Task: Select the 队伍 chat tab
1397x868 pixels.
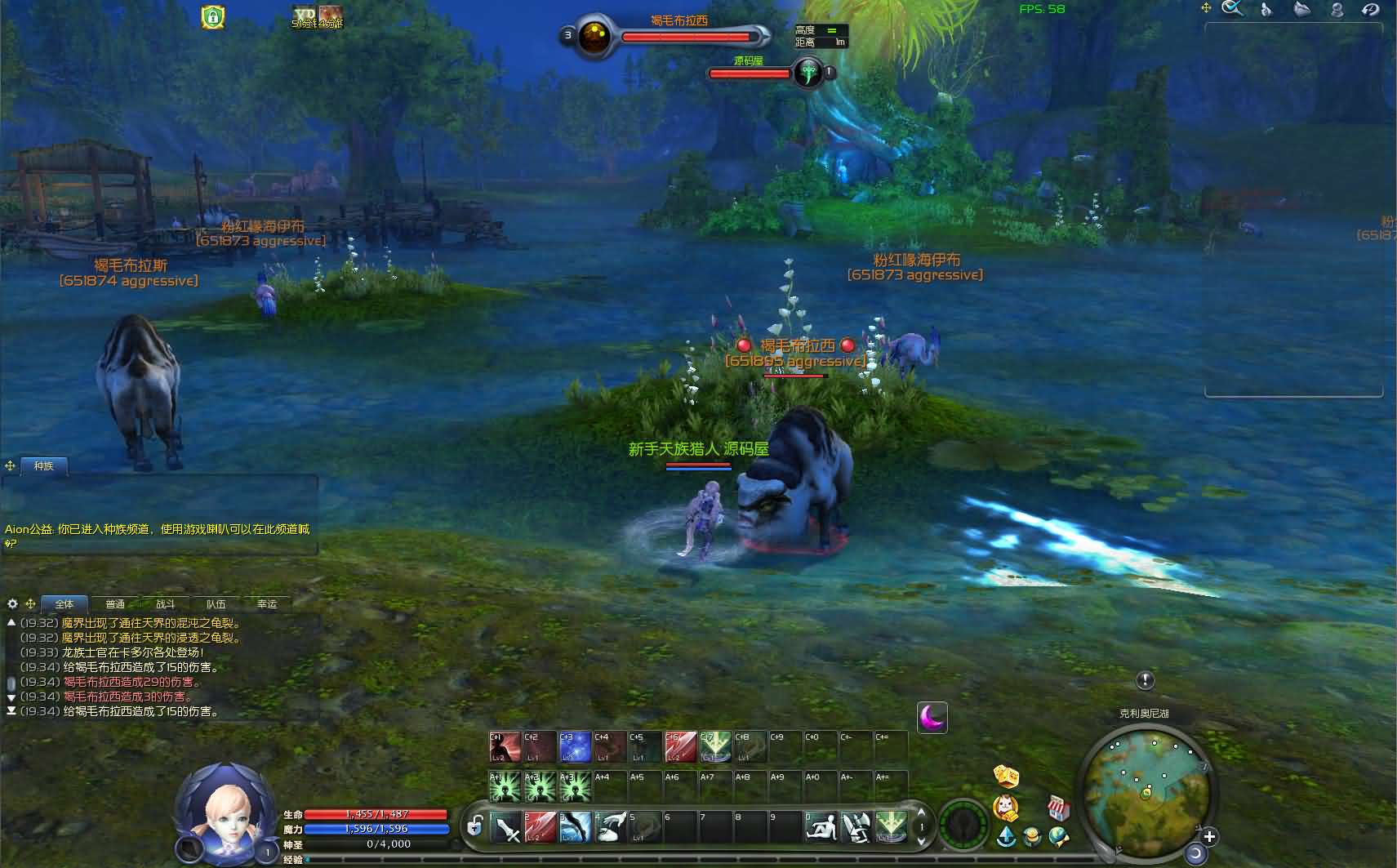Action: point(216,604)
